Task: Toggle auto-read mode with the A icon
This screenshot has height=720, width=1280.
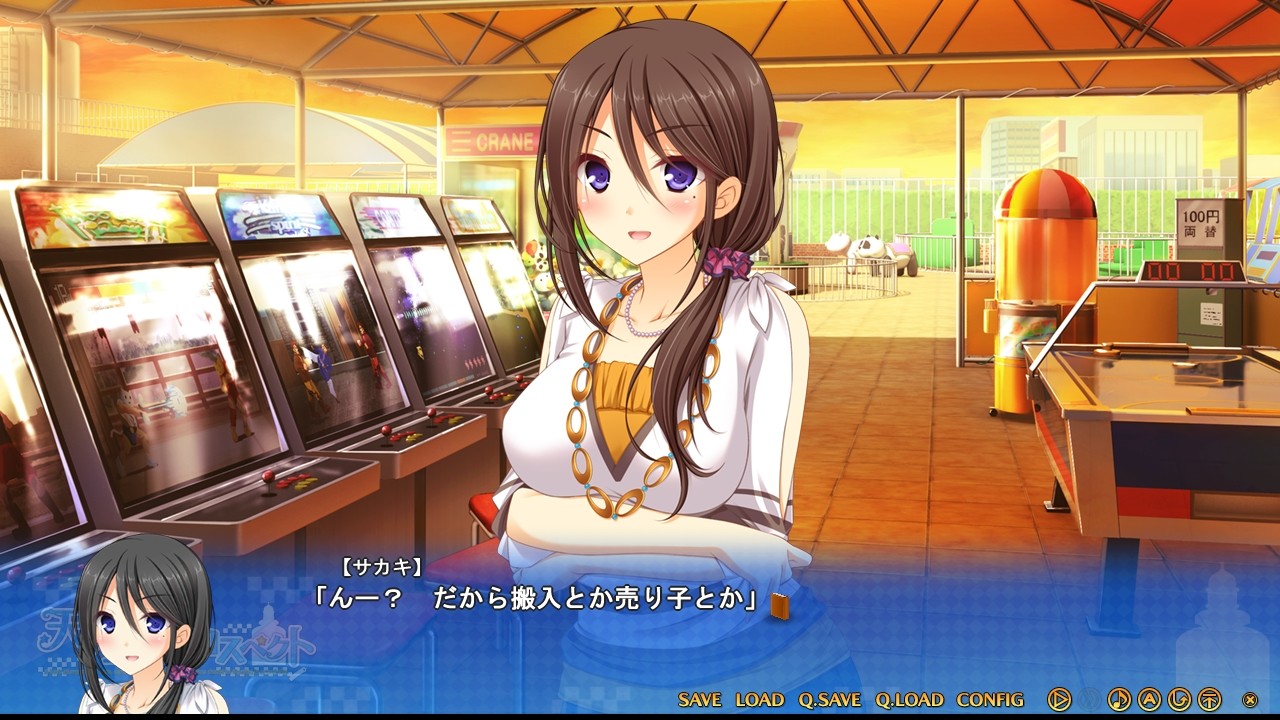Action: [1148, 699]
